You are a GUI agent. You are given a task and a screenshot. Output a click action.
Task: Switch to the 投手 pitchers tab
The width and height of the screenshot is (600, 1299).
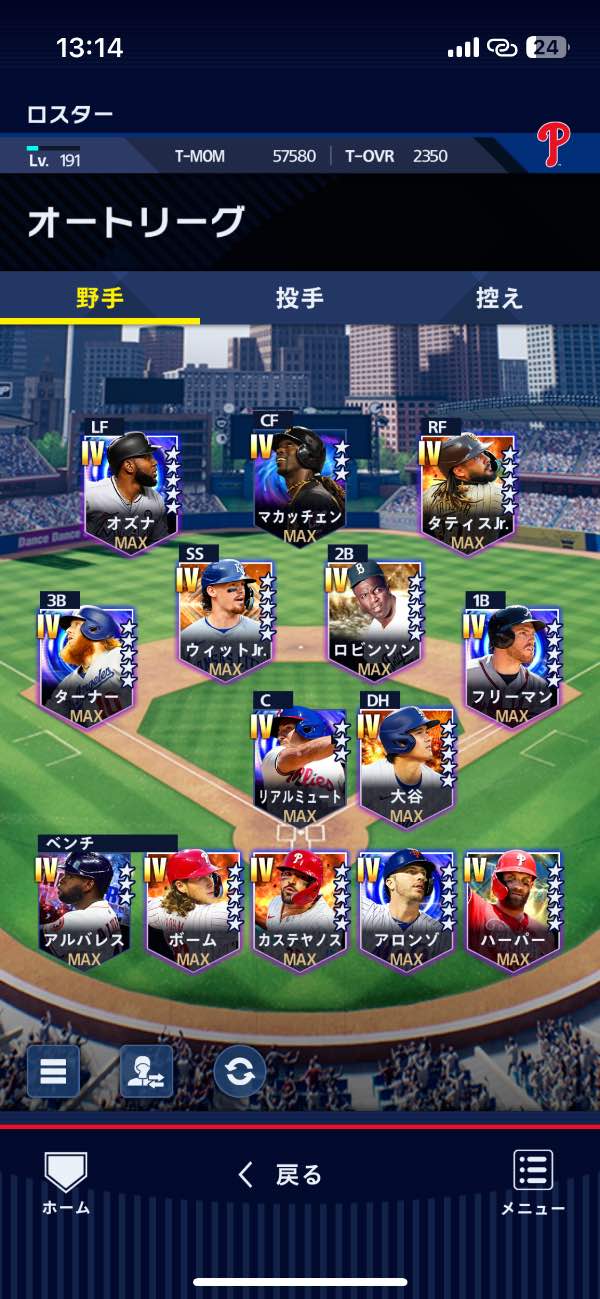(299, 298)
